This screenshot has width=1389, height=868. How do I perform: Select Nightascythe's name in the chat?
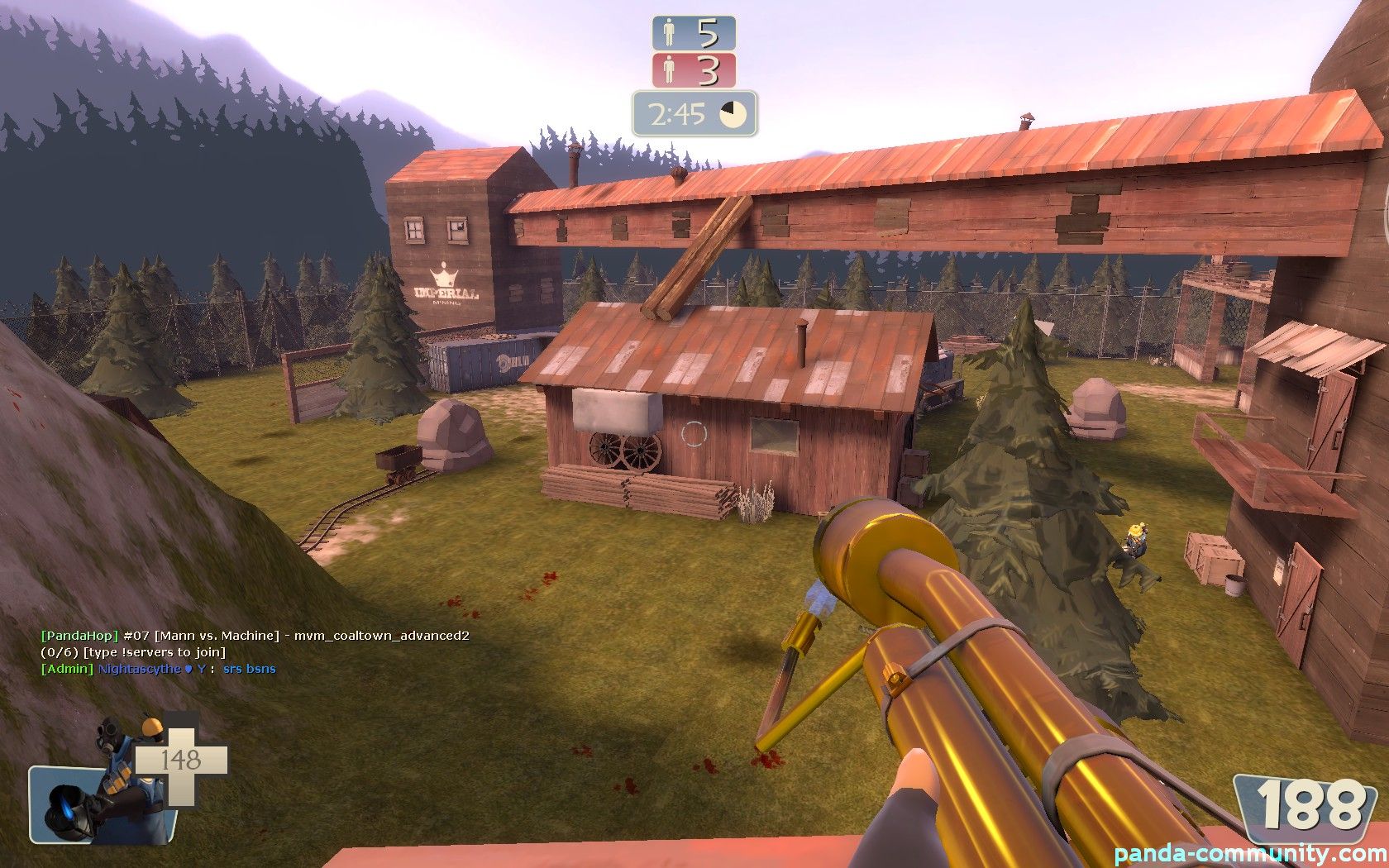pyautogui.click(x=139, y=669)
